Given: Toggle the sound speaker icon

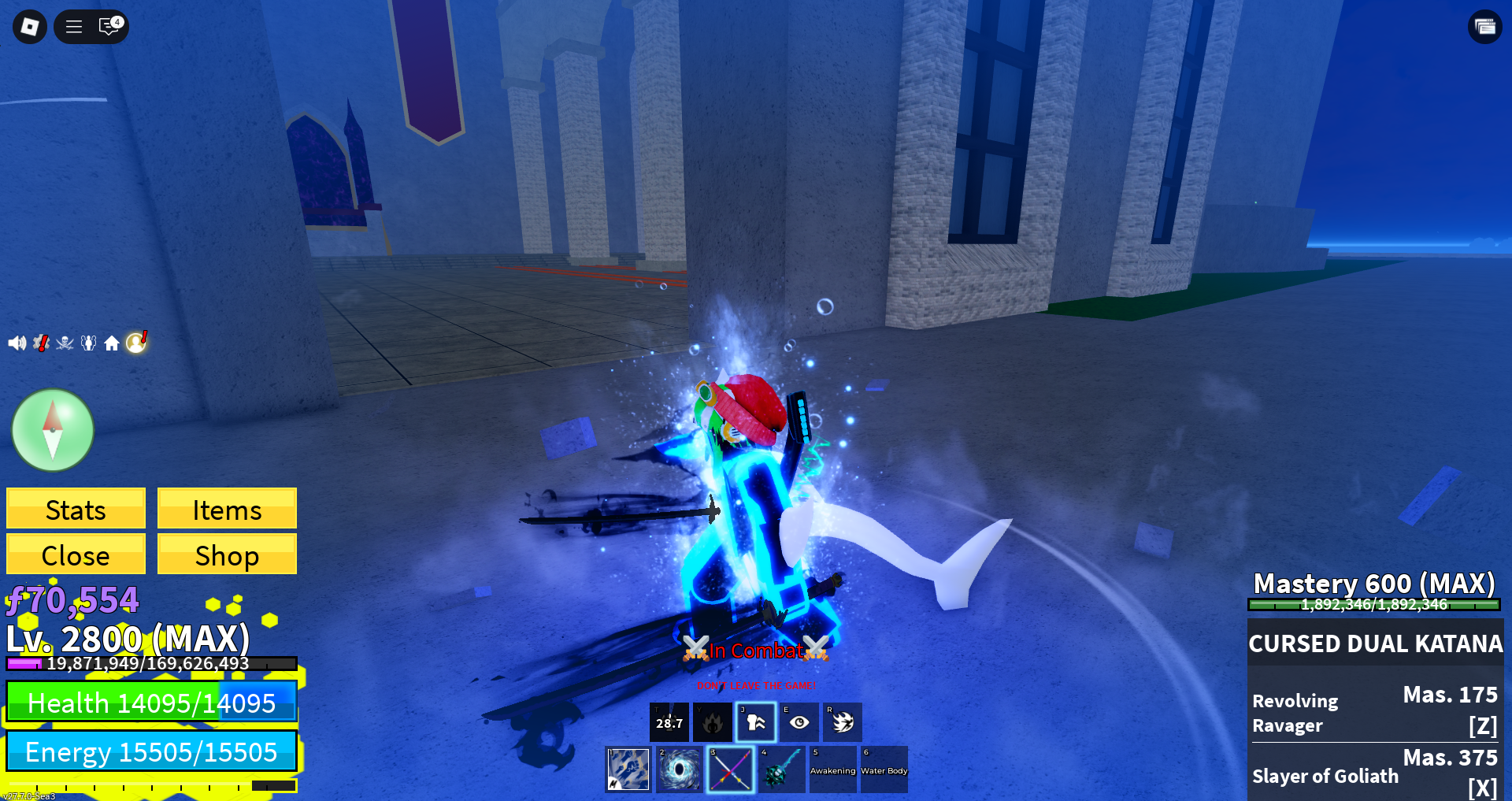Looking at the screenshot, I should point(17,343).
